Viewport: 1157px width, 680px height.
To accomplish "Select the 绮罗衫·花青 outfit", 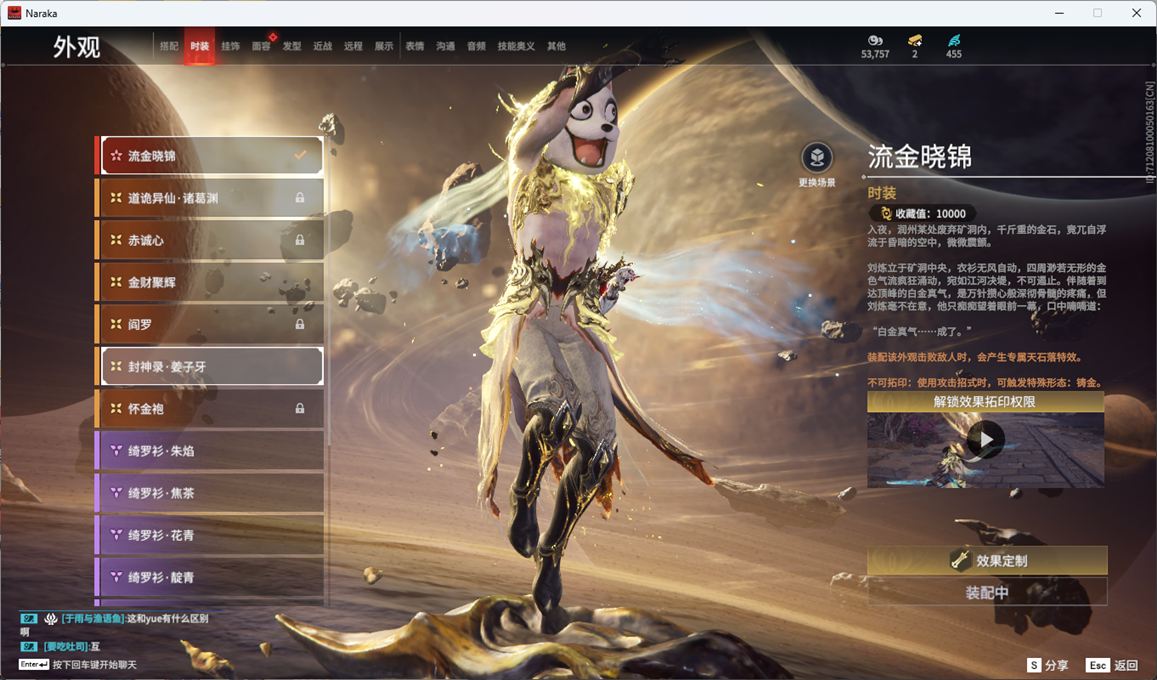I will point(210,535).
